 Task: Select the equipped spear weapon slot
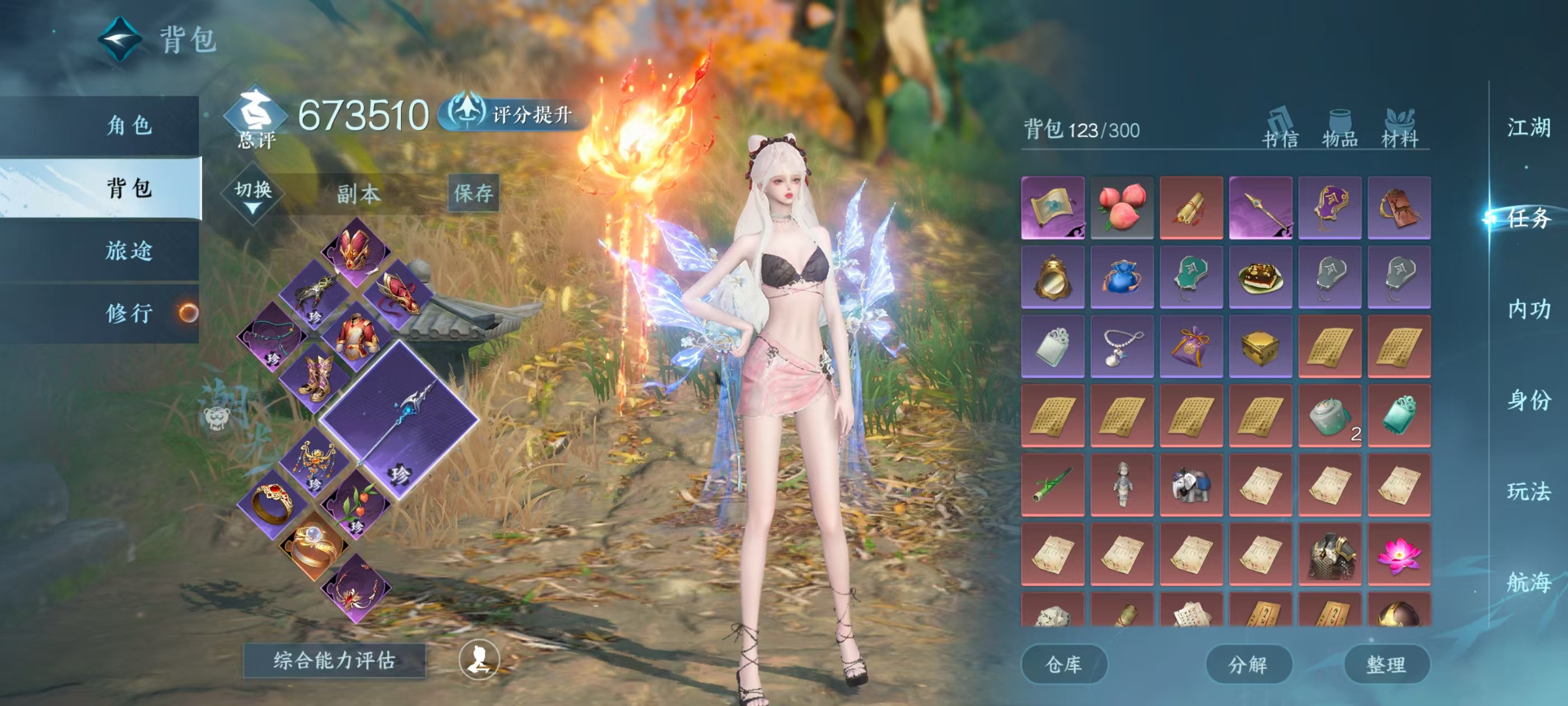click(x=399, y=419)
